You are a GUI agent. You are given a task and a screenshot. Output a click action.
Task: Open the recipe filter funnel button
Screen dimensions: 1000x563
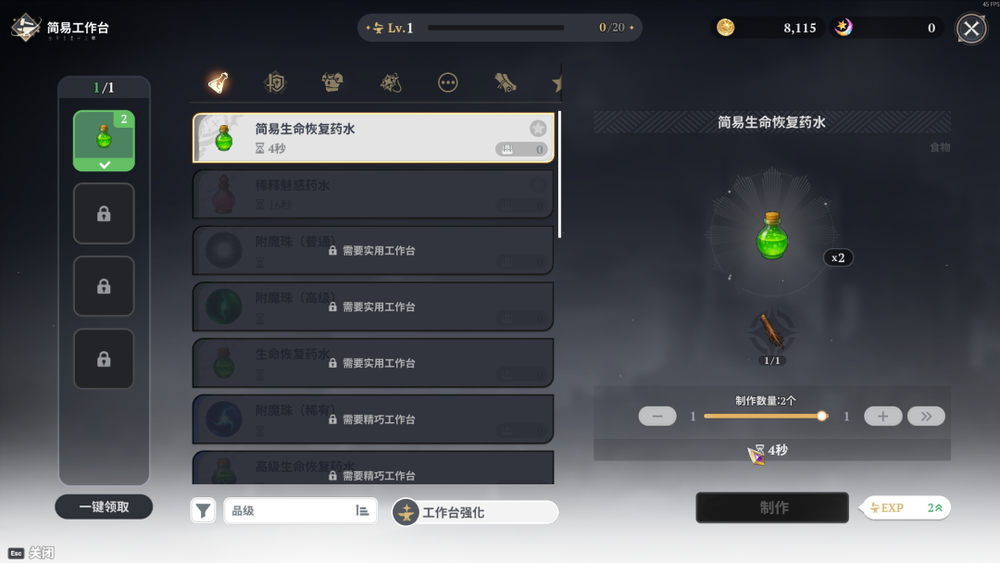203,511
